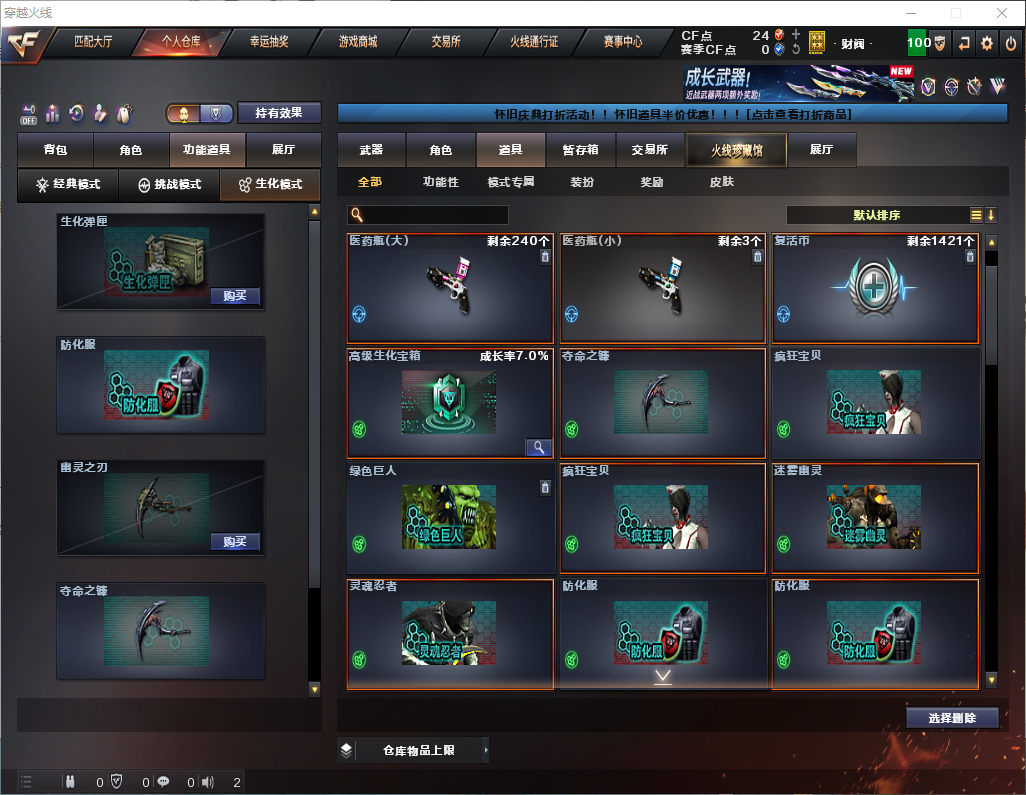Viewport: 1026px width, 795px height.
Task: Switch to 交易所 in the top navigation
Action: (x=446, y=42)
